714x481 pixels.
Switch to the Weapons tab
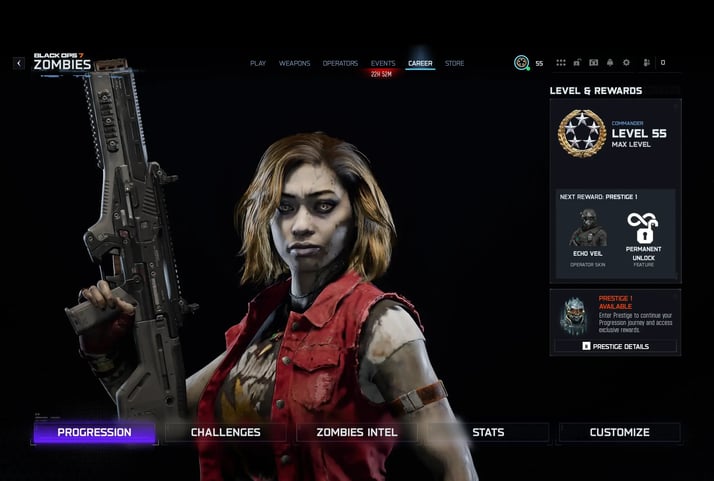pyautogui.click(x=294, y=63)
